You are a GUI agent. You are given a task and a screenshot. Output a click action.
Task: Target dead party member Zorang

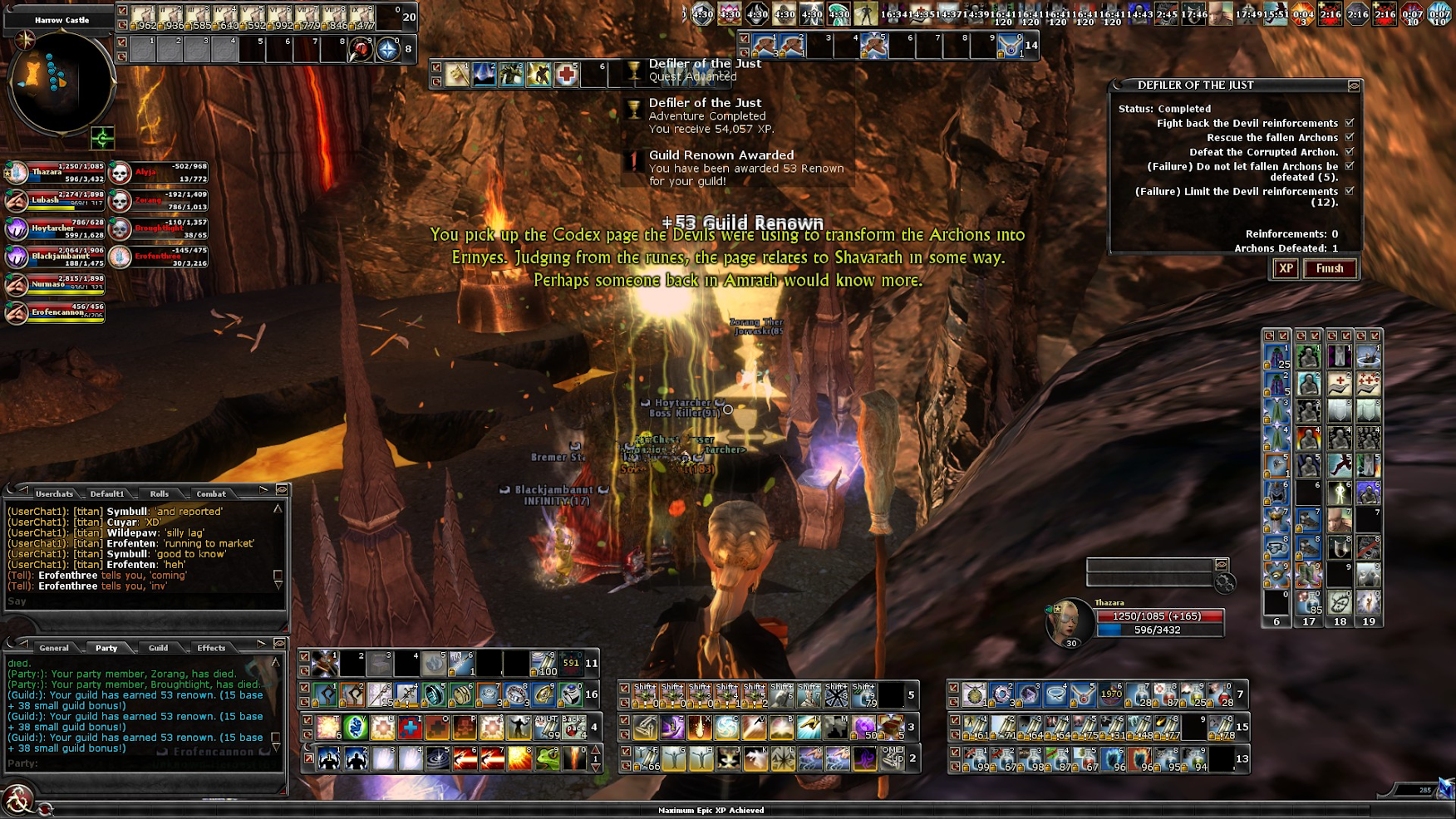[x=121, y=200]
